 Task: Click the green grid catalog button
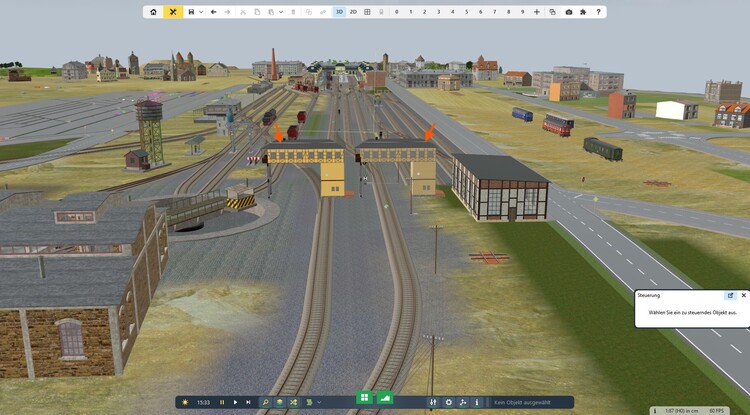(x=364, y=399)
